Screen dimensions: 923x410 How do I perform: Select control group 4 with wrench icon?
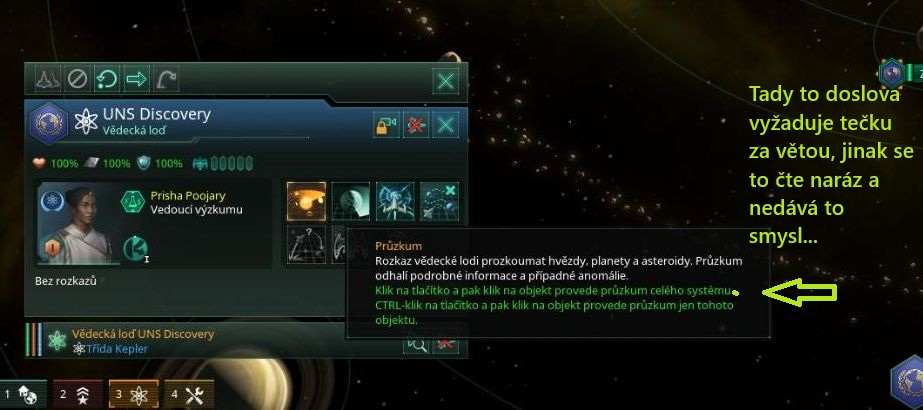point(186,395)
